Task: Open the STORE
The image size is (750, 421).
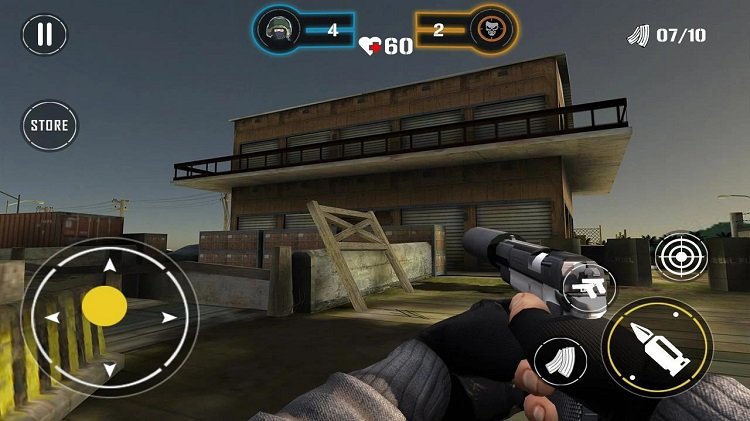Action: click(49, 126)
